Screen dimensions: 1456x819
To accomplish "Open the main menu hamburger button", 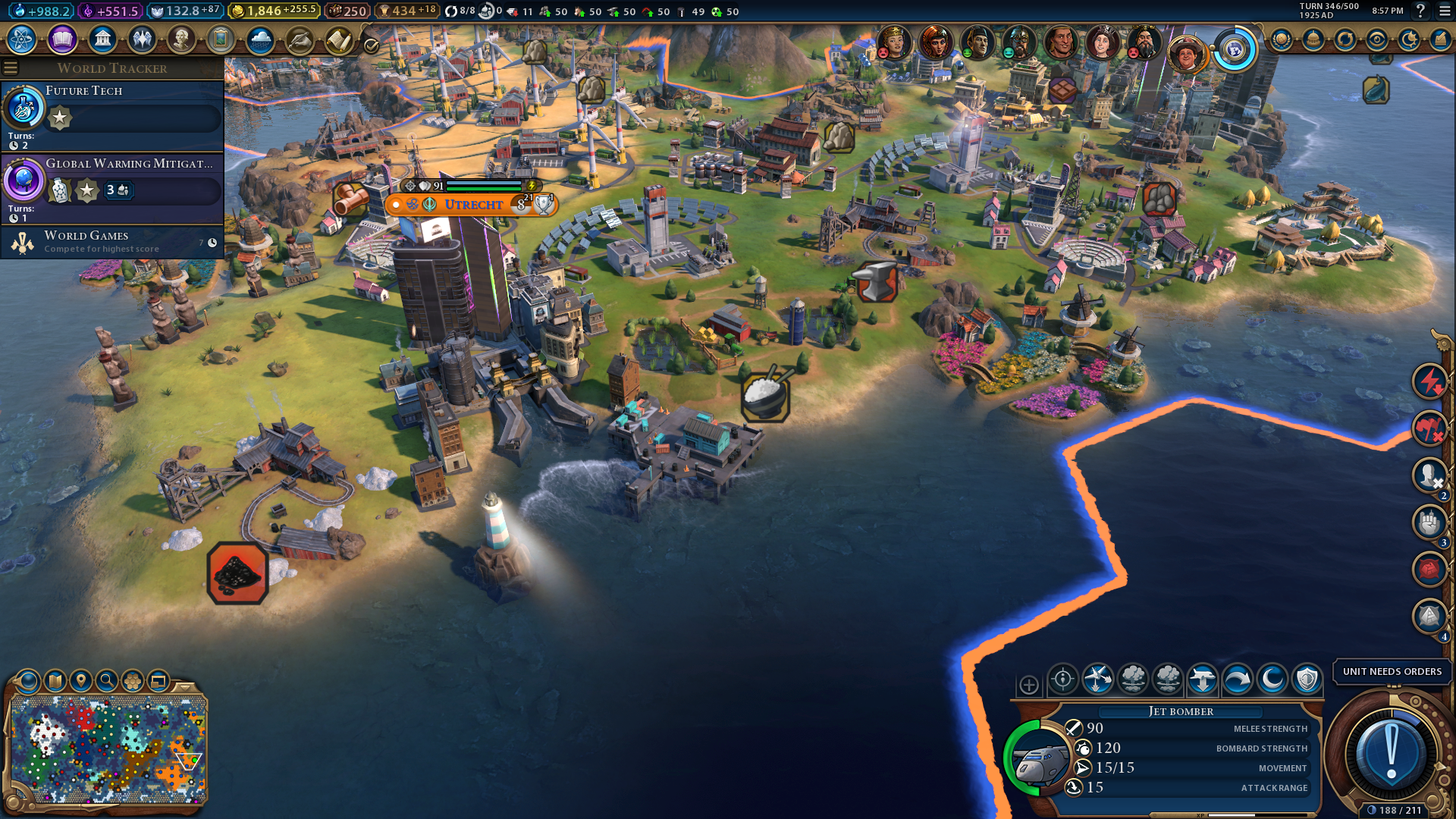I will [1445, 11].
